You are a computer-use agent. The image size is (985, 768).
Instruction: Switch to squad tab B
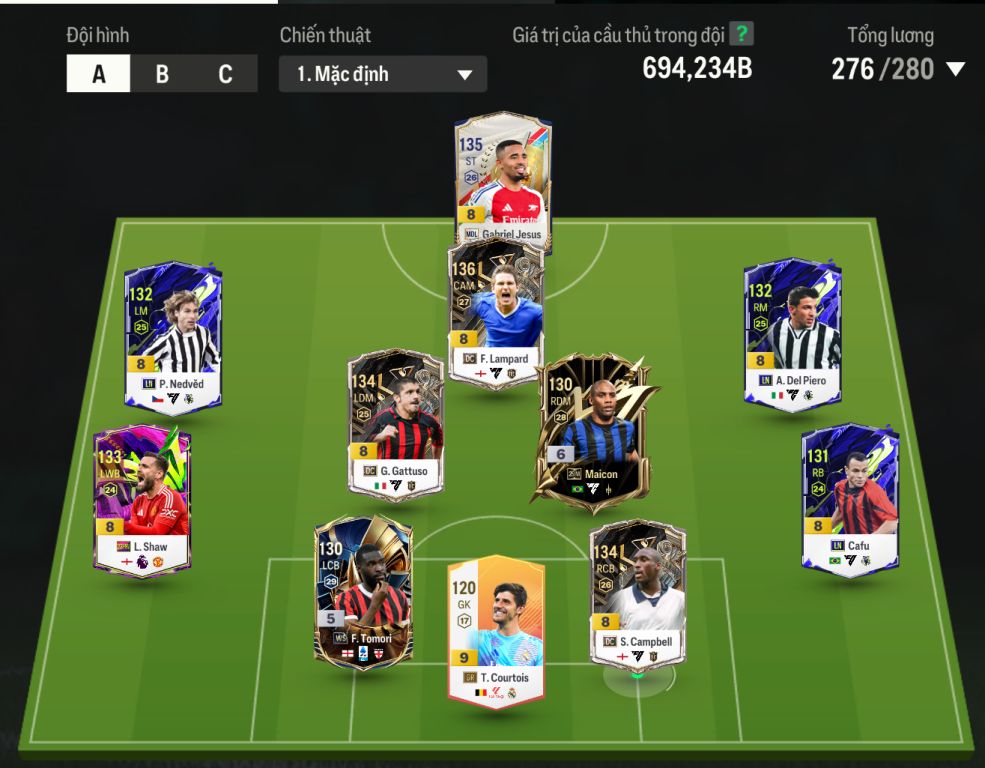162,74
